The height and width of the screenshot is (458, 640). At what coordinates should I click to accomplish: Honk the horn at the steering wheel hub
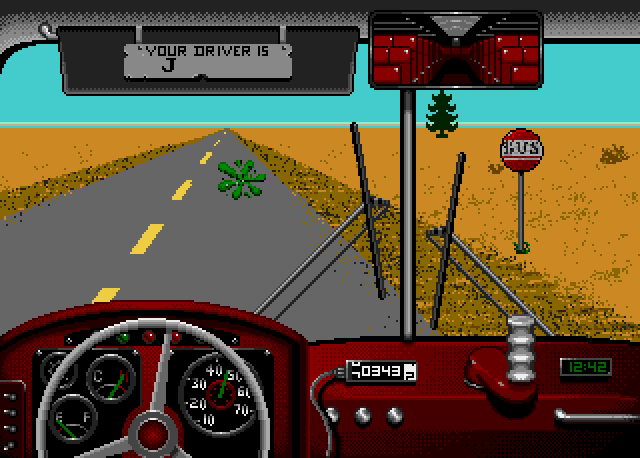(x=154, y=432)
